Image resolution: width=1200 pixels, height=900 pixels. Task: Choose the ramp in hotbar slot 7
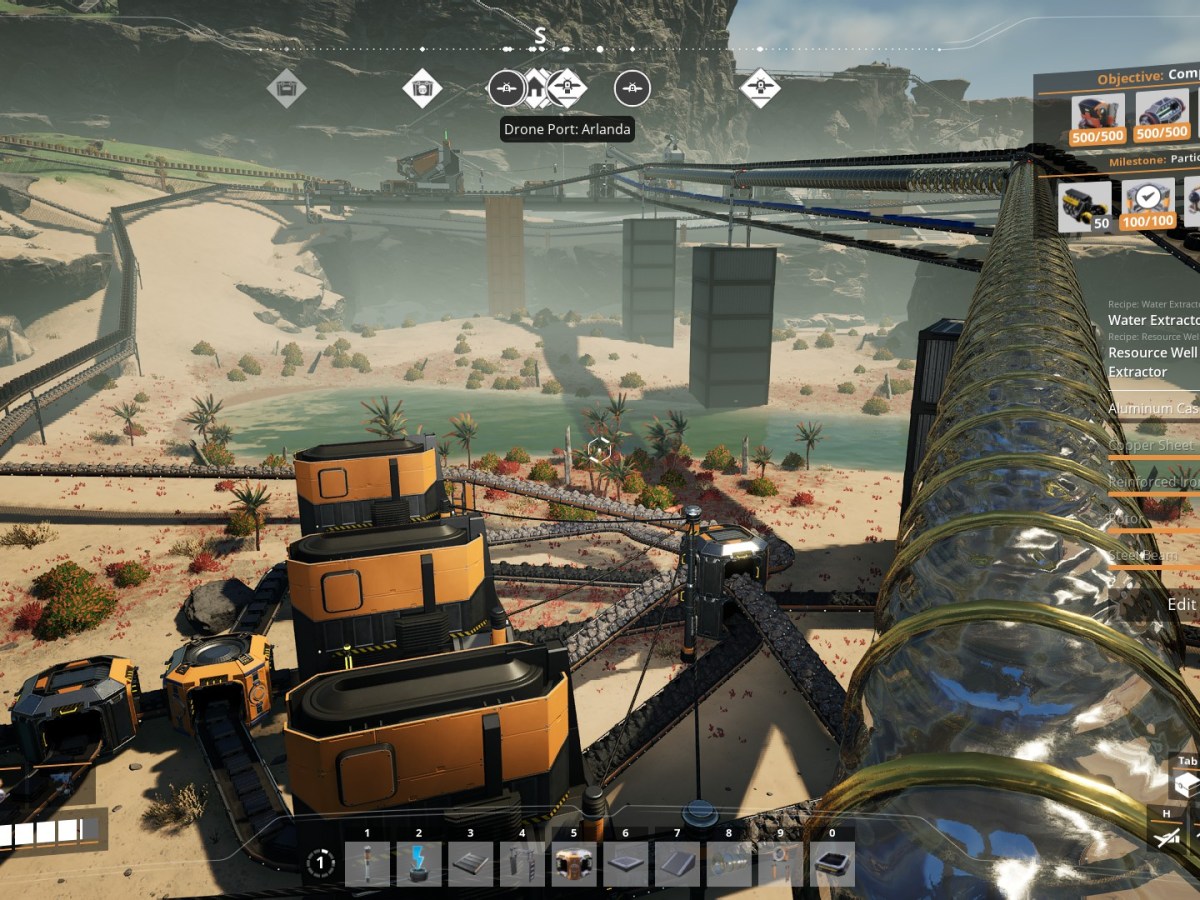click(678, 864)
